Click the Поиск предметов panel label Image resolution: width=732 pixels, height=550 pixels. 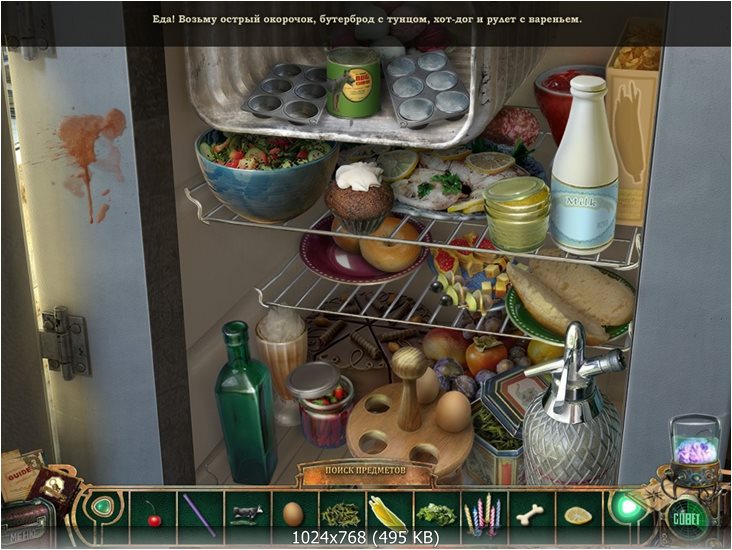(x=365, y=468)
